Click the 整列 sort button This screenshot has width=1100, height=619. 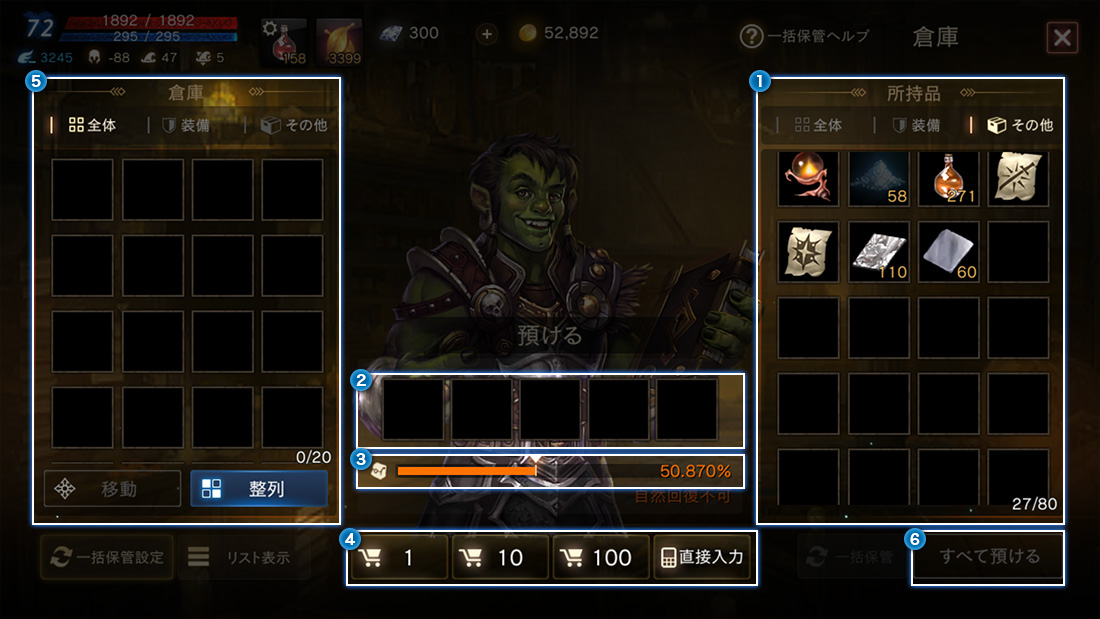tap(258, 489)
